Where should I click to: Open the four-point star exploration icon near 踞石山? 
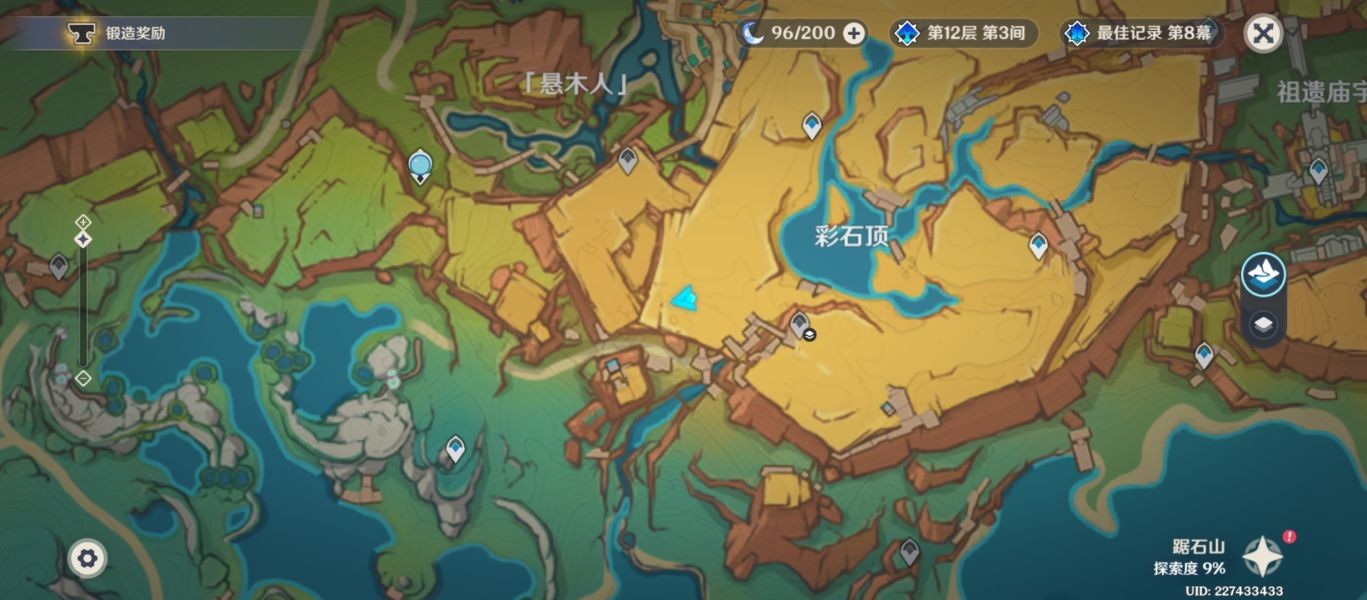(1262, 556)
